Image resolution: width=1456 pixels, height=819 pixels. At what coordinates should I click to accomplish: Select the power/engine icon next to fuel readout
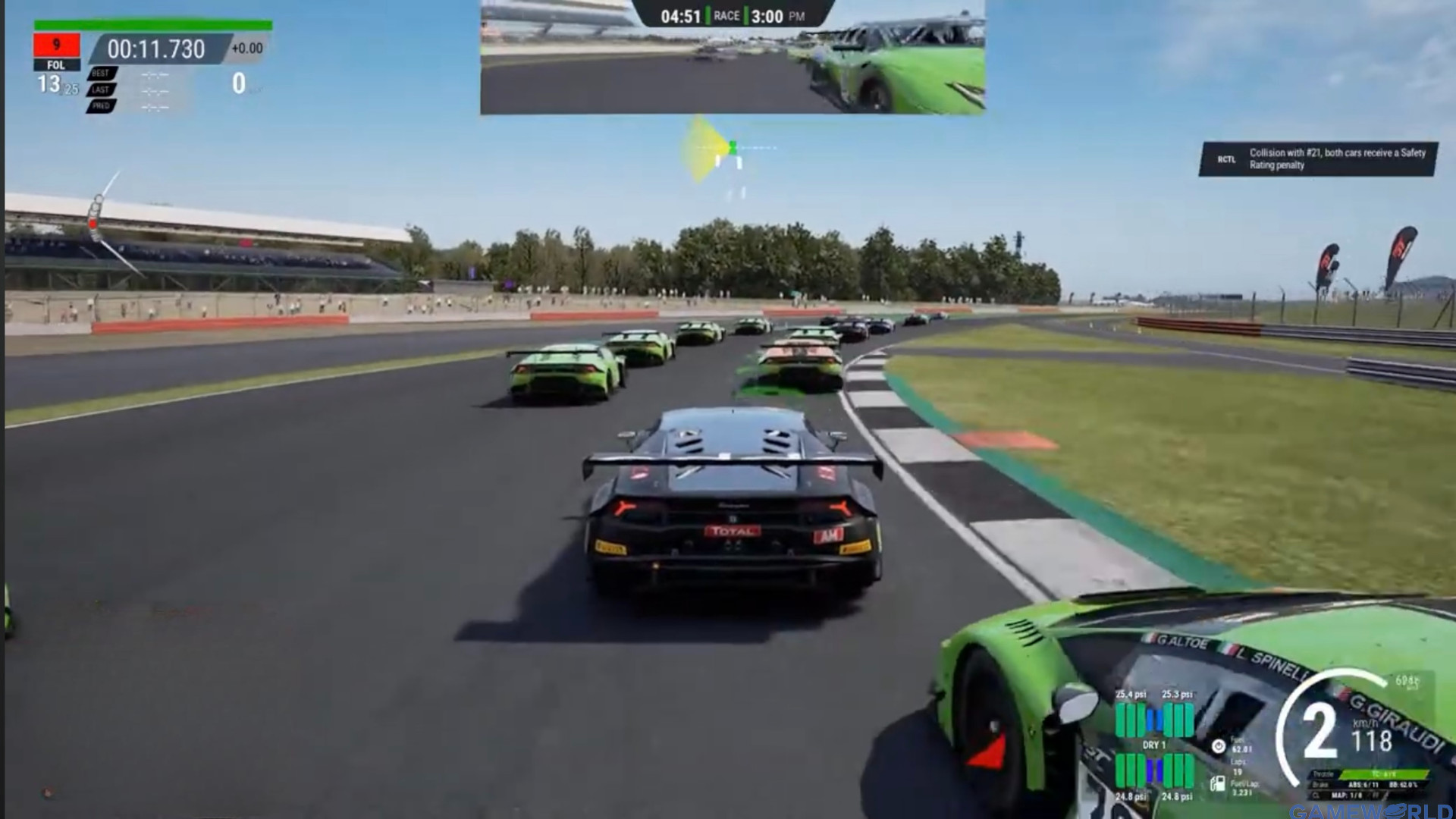[1219, 747]
